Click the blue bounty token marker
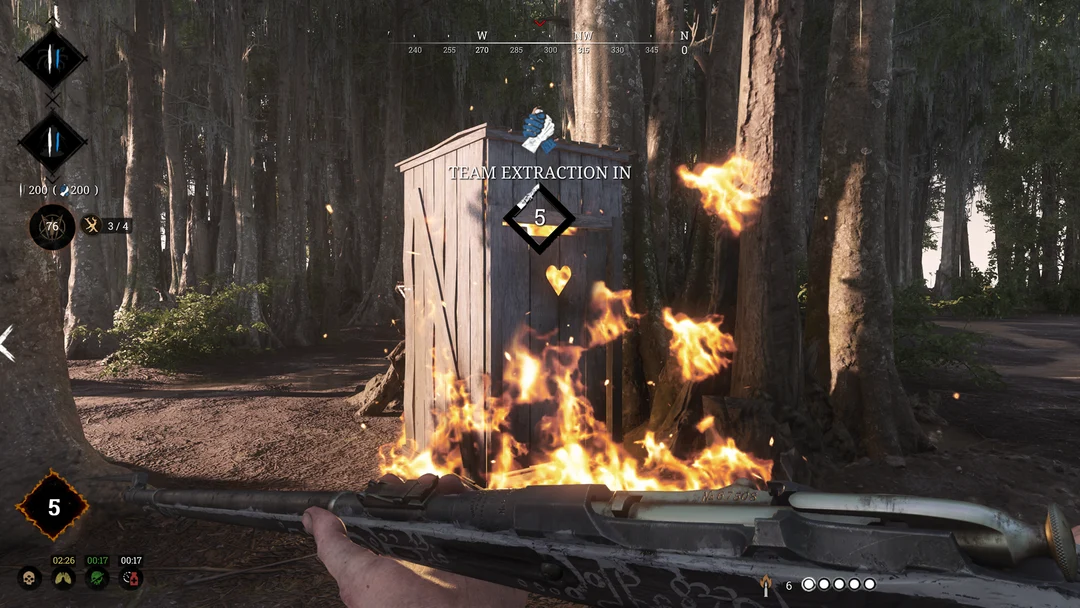 (539, 131)
